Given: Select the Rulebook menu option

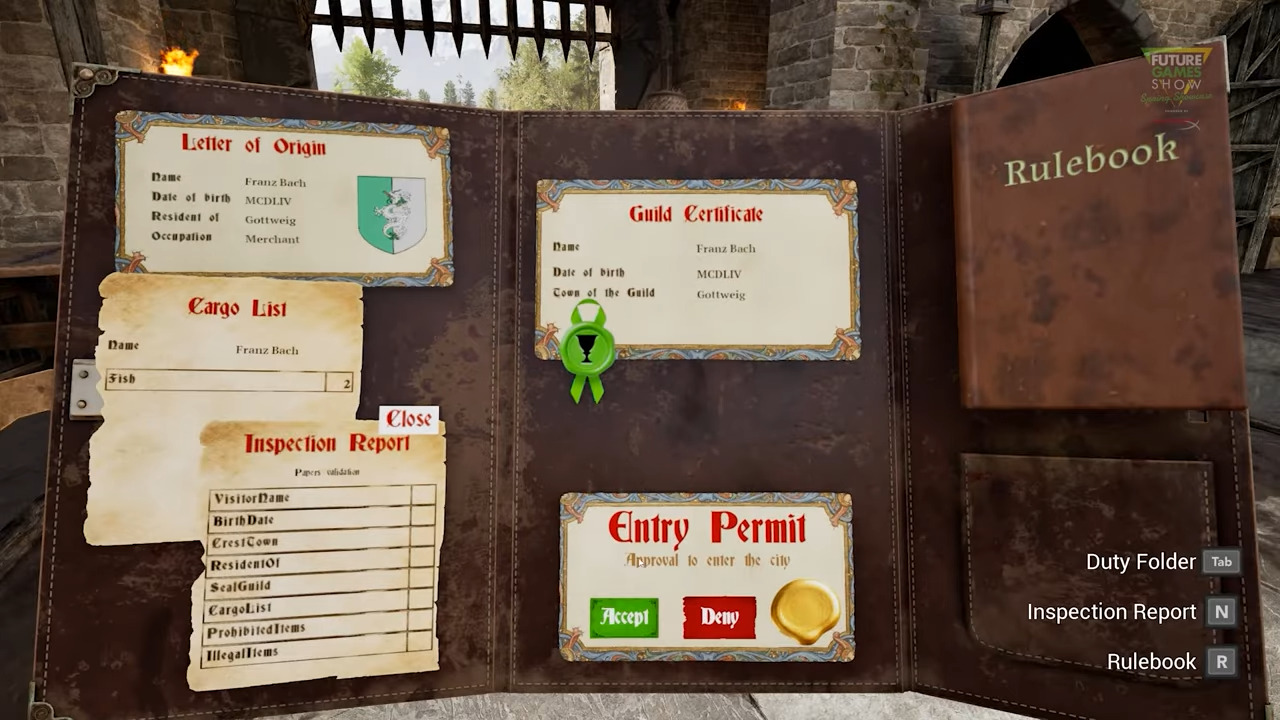Looking at the screenshot, I should pos(1151,661).
